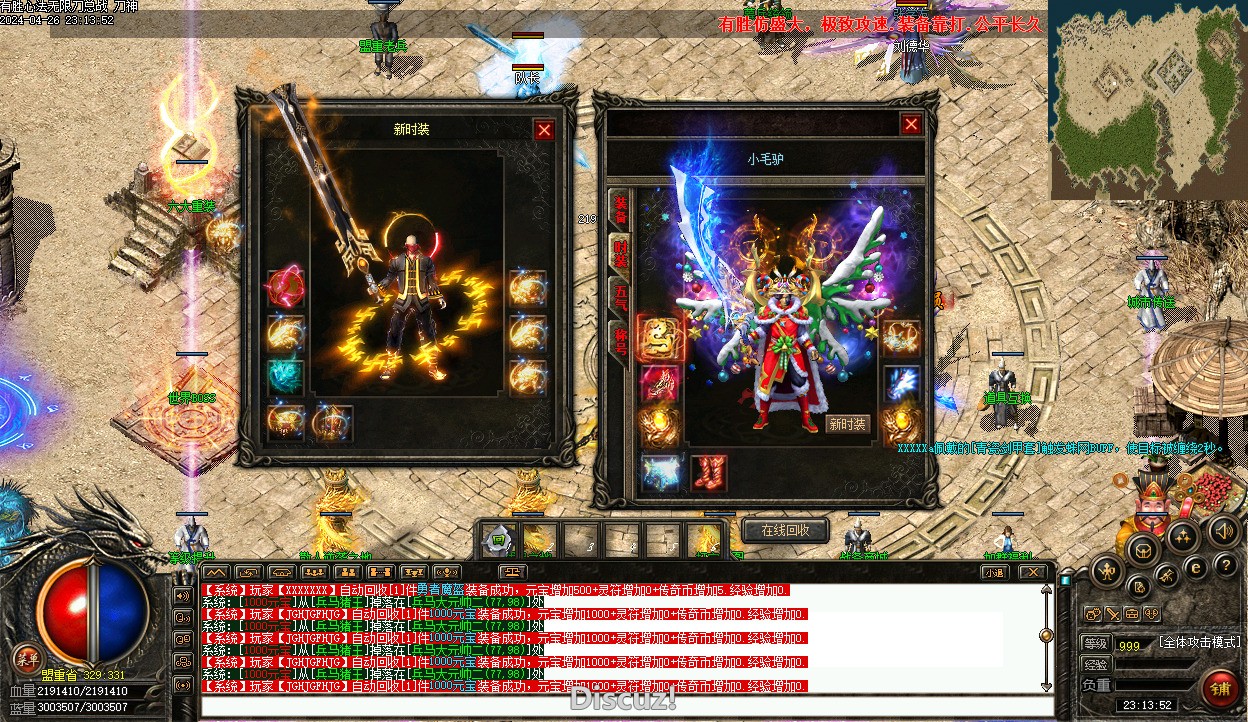Screen dimensions: 1248x722
Task: Close the chat log panel
Action: click(1032, 573)
